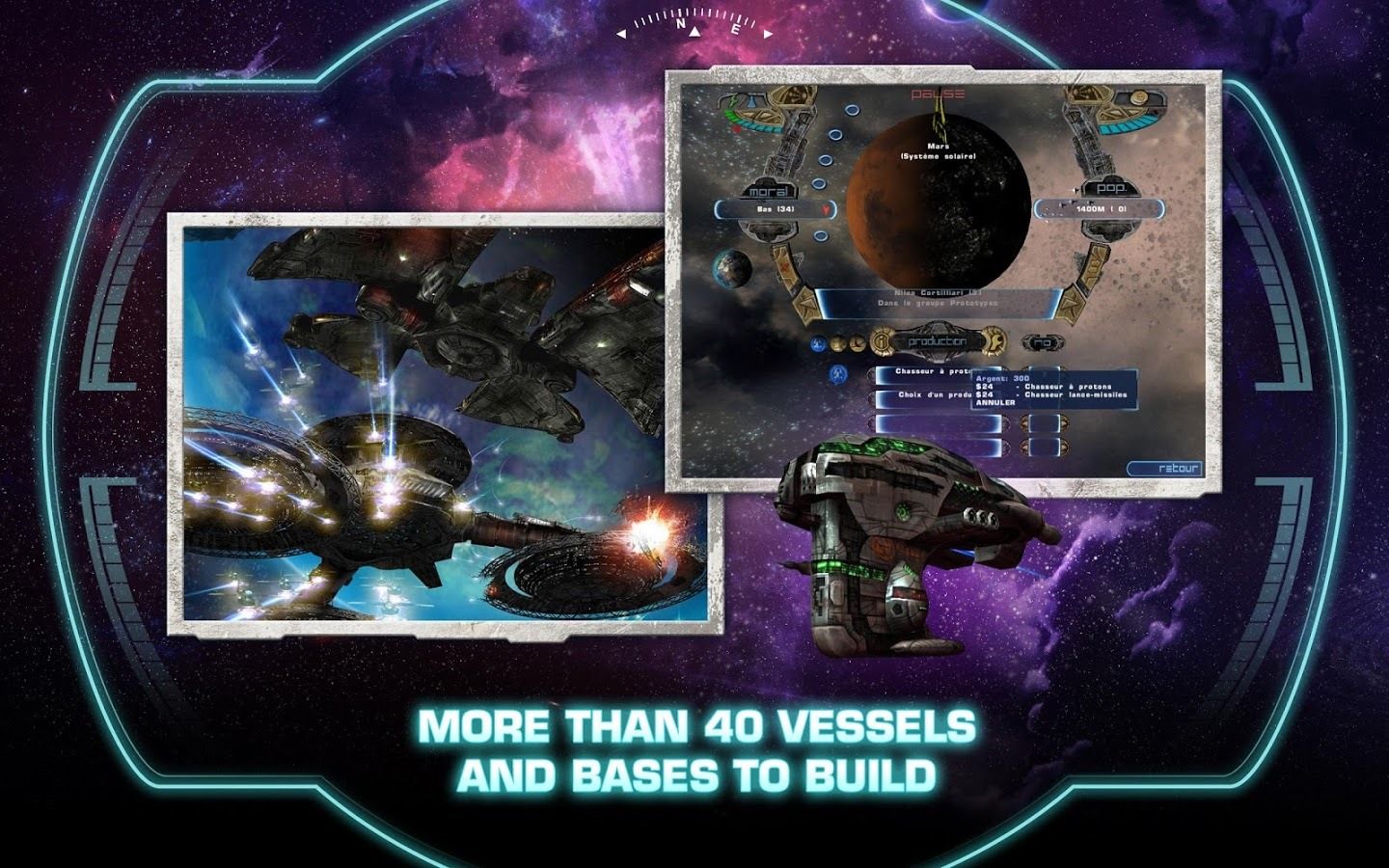Select the gold clock icon in production row

[857, 342]
